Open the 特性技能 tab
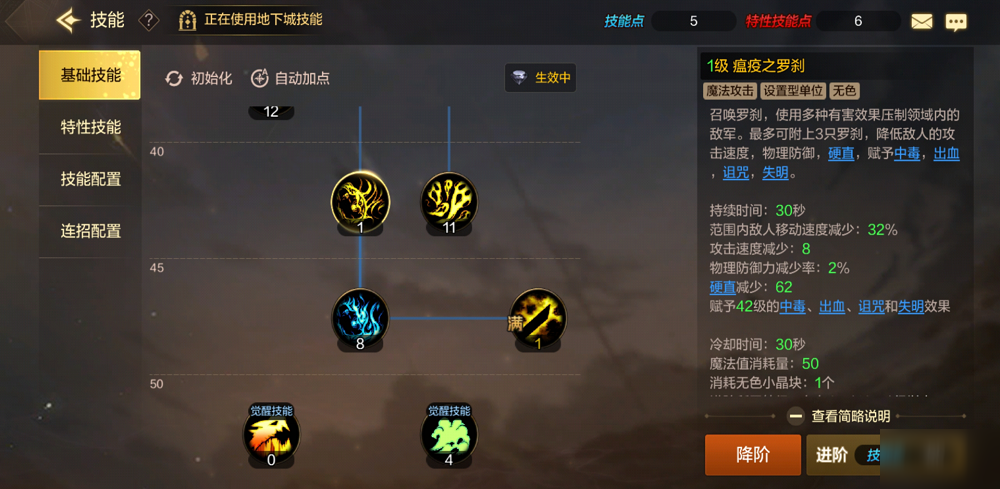The image size is (1000, 489). tap(90, 127)
